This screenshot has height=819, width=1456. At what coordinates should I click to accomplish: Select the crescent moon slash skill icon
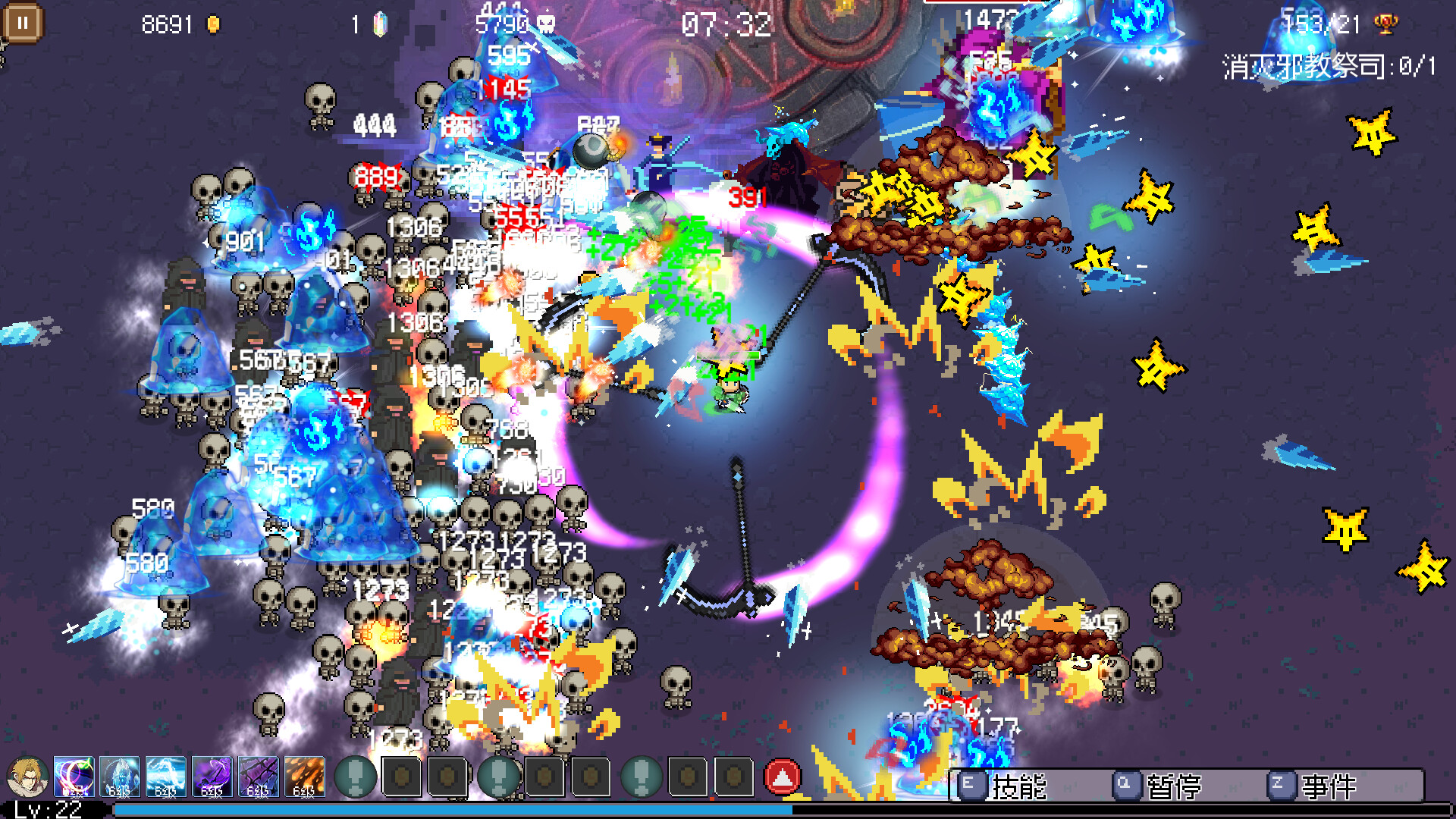pyautogui.click(x=73, y=775)
